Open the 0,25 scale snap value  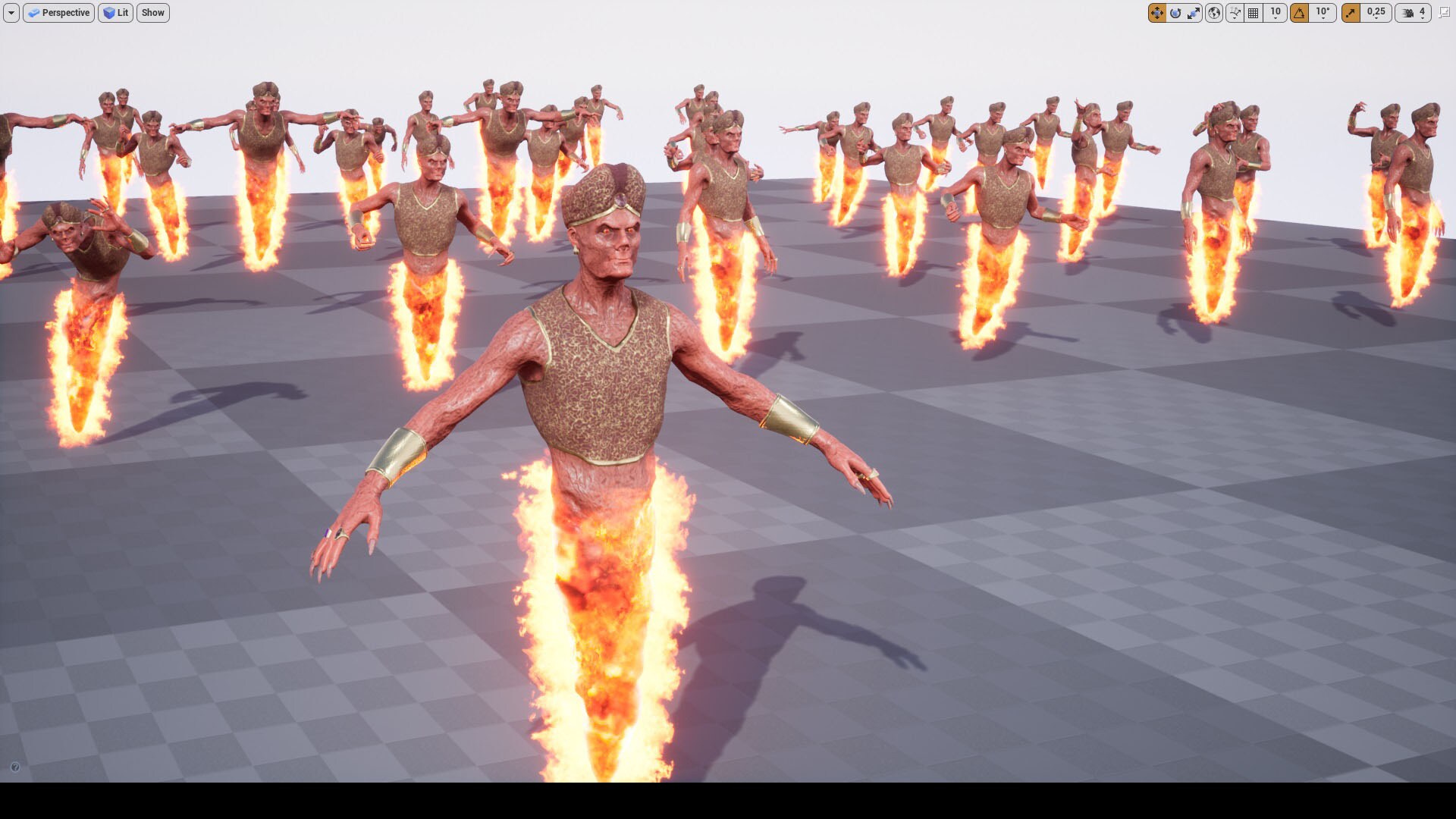pyautogui.click(x=1376, y=13)
